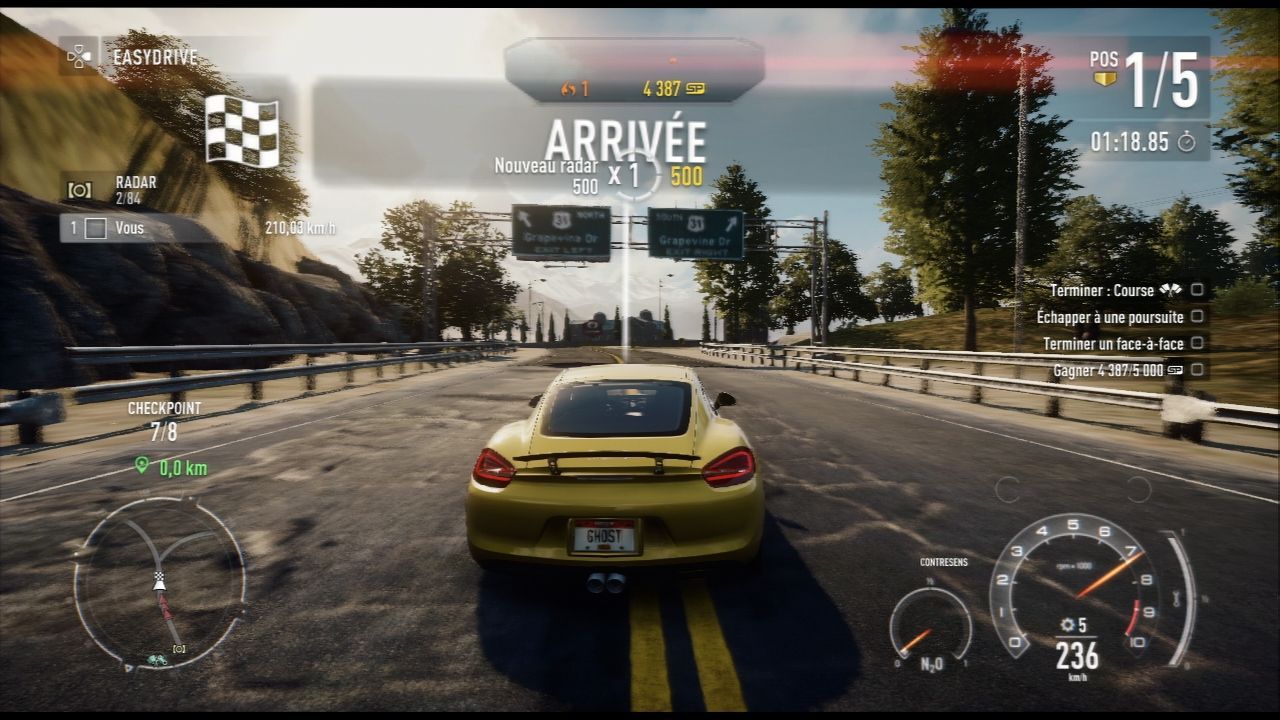Click the green waypoint distance marker
The height and width of the screenshot is (720, 1280).
point(171,467)
